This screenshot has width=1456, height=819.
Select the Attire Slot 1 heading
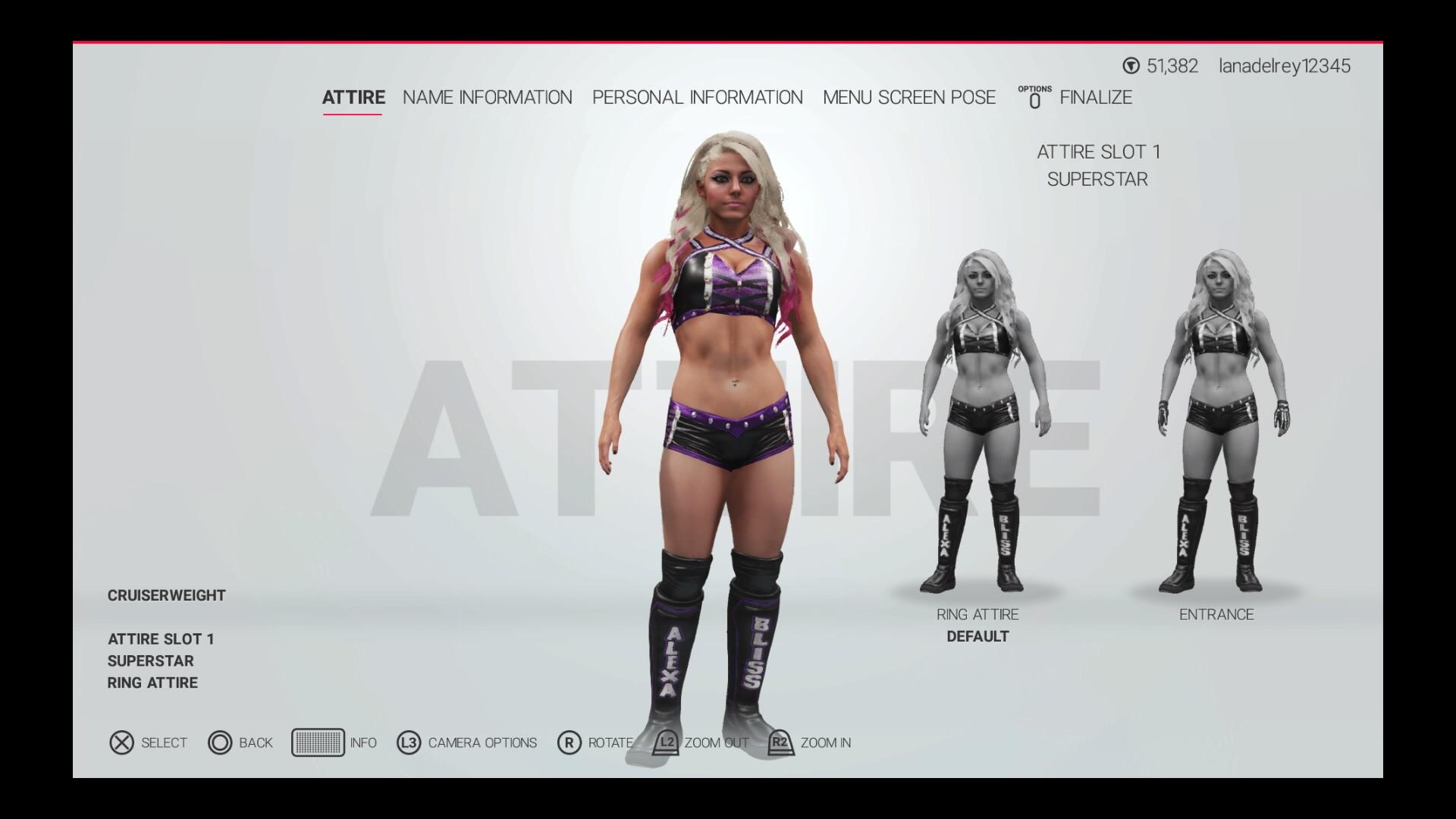click(x=1100, y=151)
